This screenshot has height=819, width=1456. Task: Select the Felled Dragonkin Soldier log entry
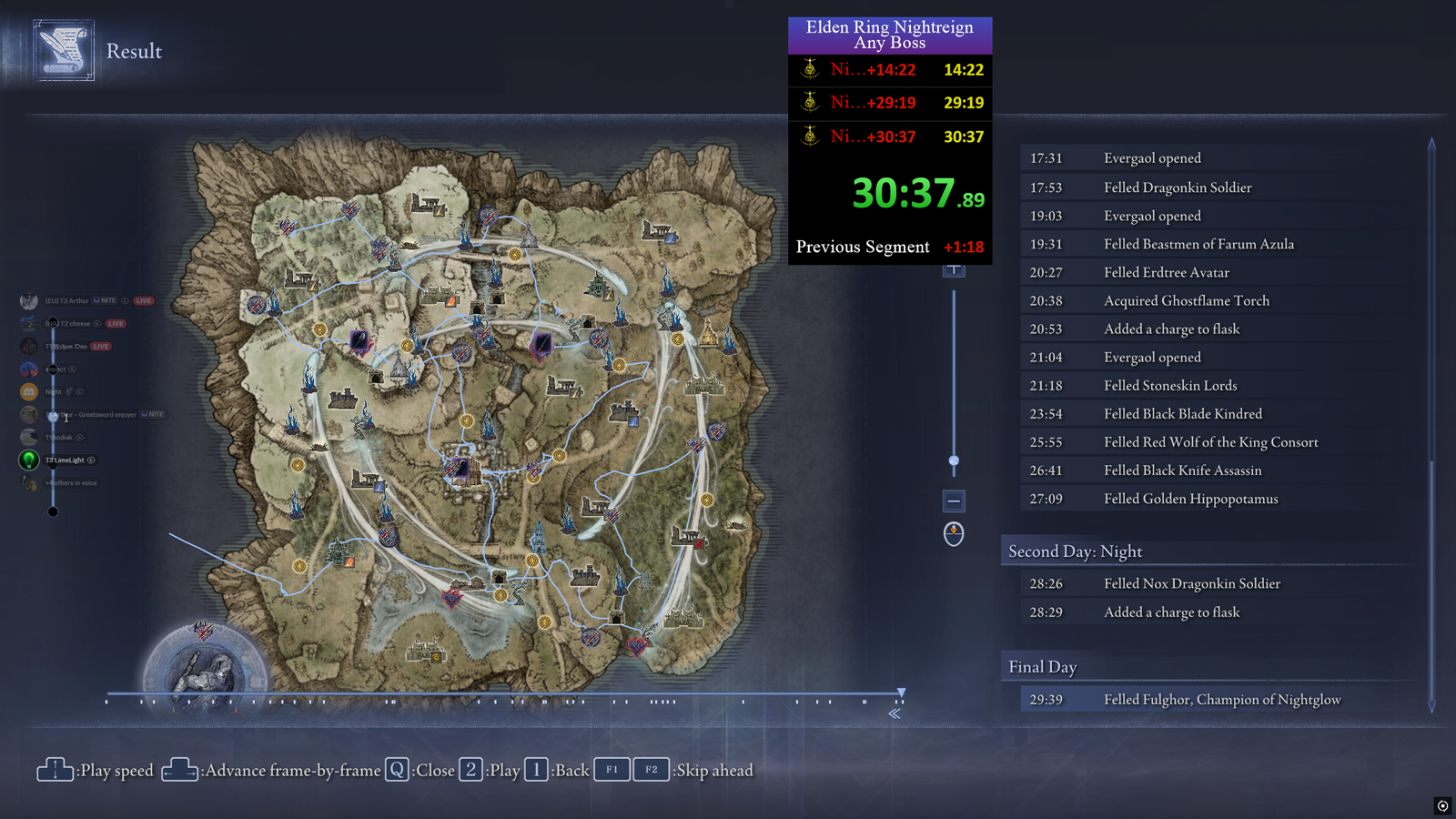[1178, 187]
